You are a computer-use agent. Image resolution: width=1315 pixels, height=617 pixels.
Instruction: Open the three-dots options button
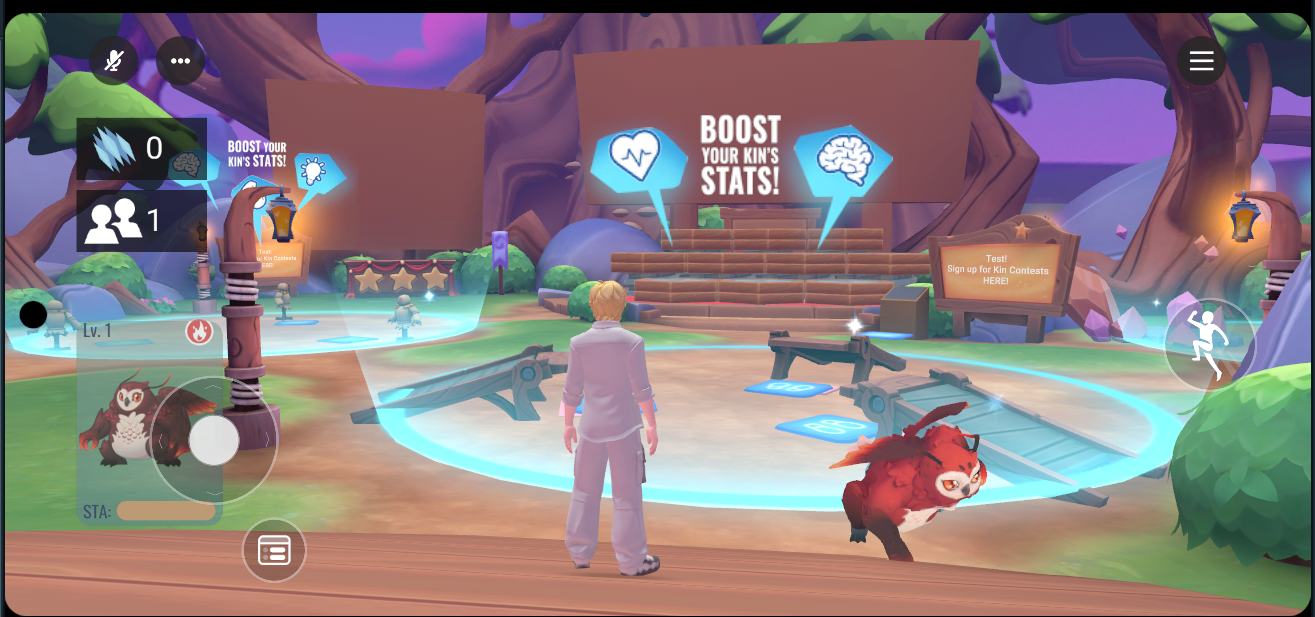pos(180,61)
